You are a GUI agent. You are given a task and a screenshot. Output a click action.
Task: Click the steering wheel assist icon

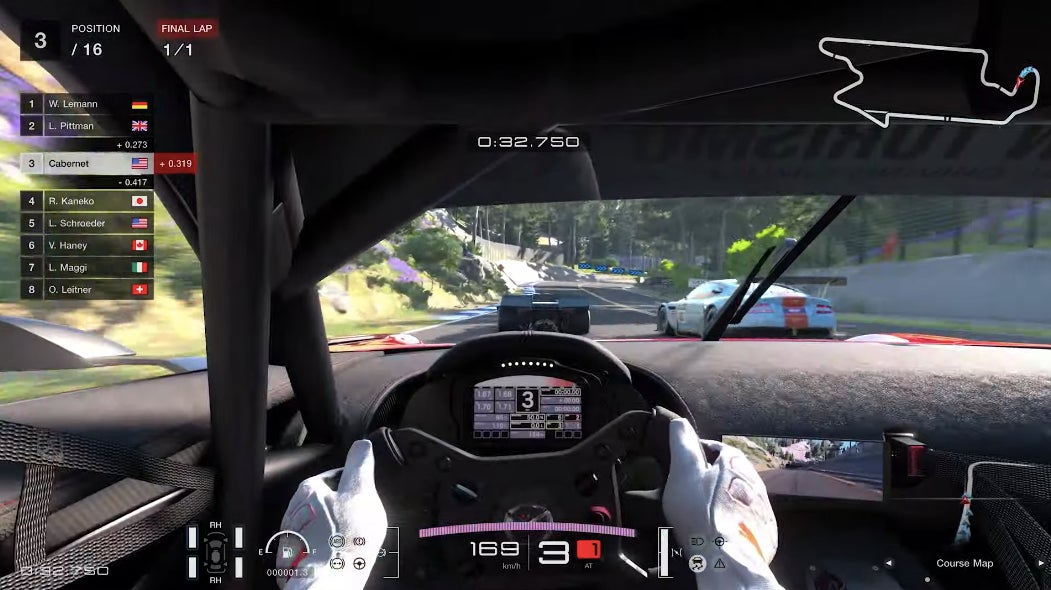click(x=359, y=563)
